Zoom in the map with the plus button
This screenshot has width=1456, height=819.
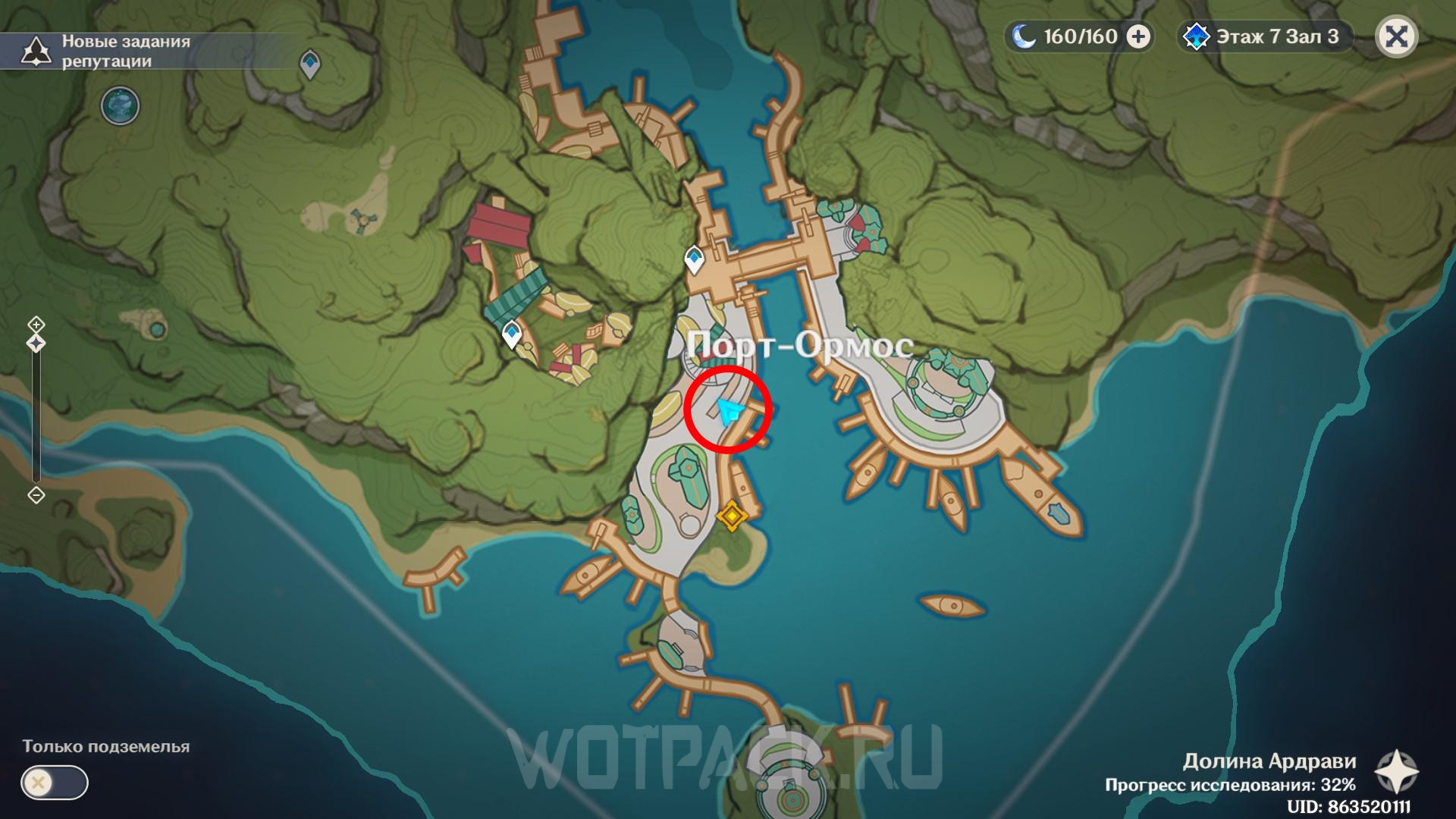tap(36, 325)
